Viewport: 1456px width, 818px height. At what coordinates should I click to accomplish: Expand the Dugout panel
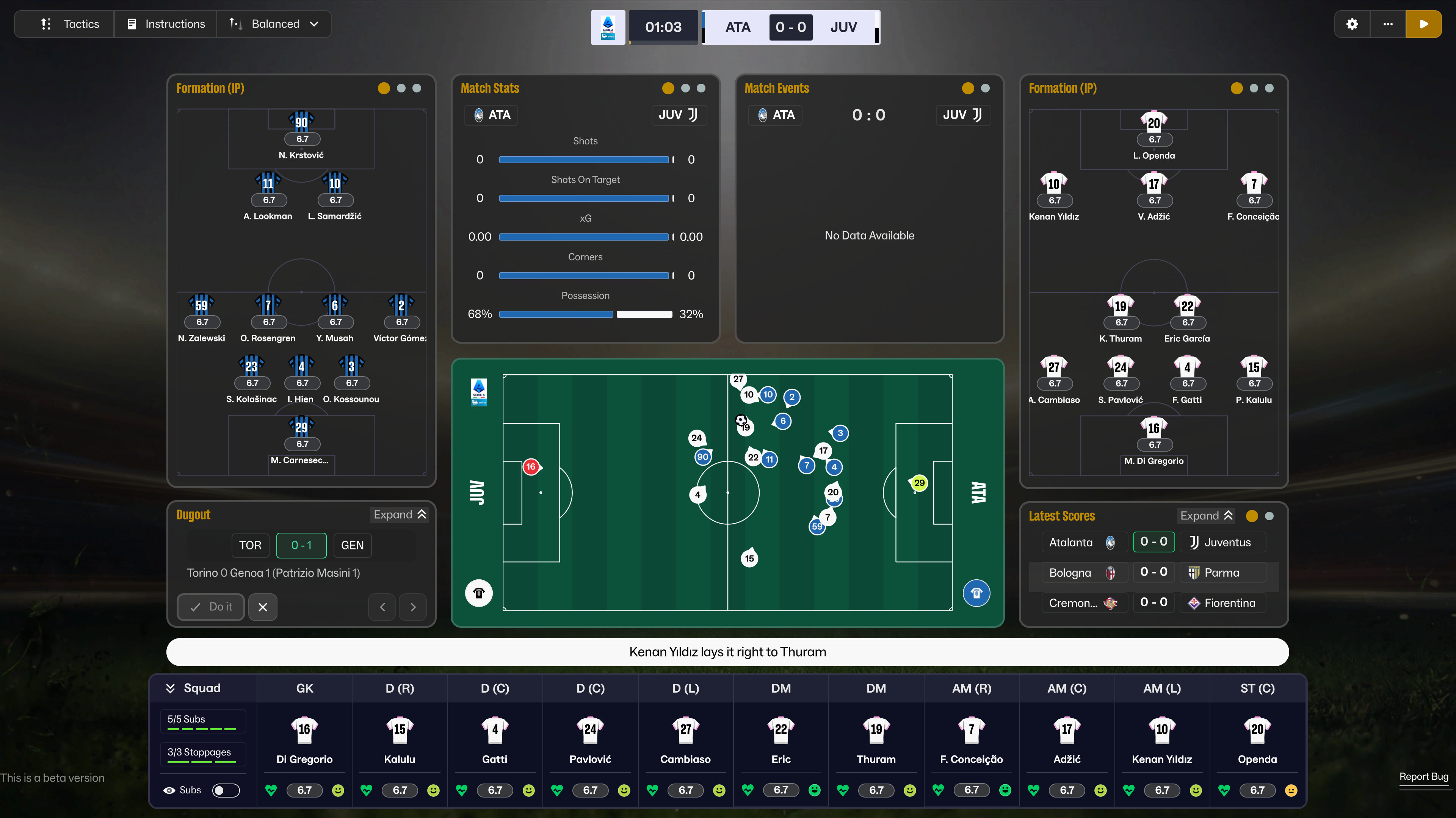(x=400, y=515)
